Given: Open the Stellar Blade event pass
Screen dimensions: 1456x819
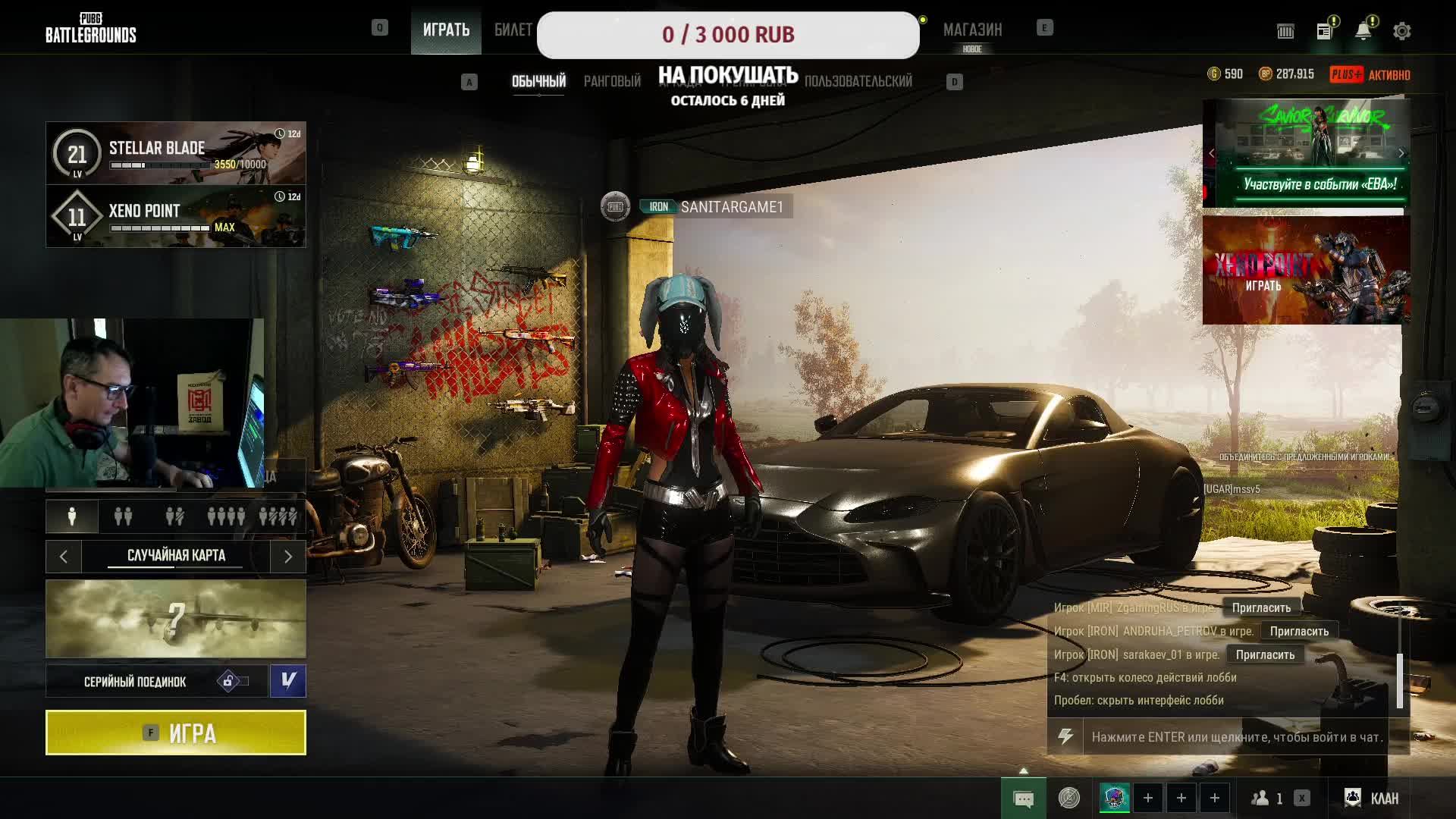Looking at the screenshot, I should click(176, 153).
